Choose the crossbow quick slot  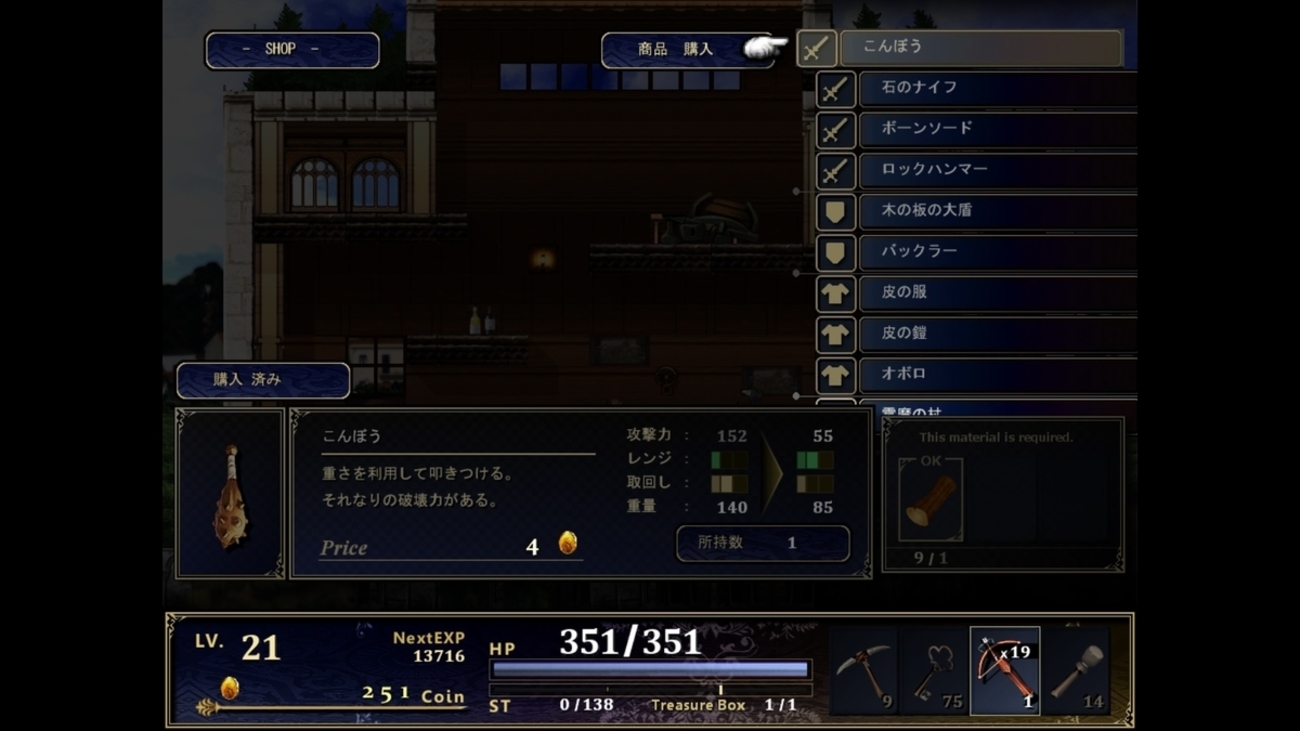click(1004, 671)
